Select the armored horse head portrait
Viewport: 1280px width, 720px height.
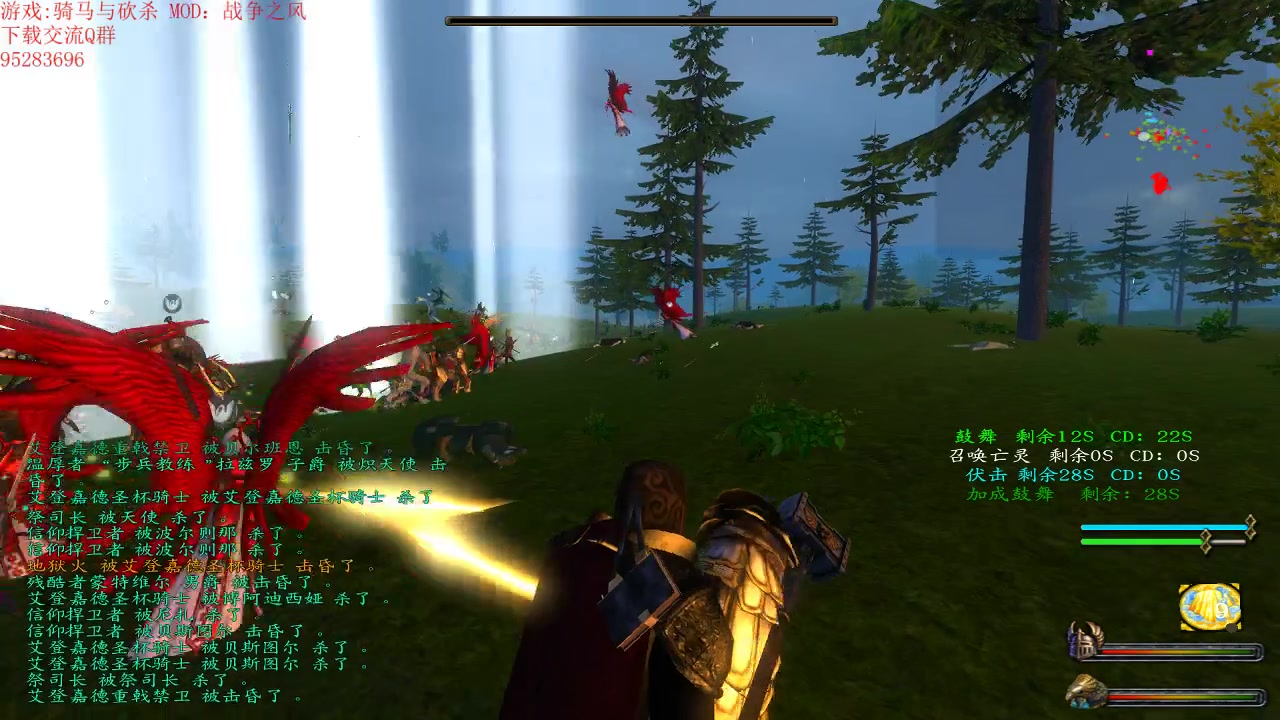1084,692
